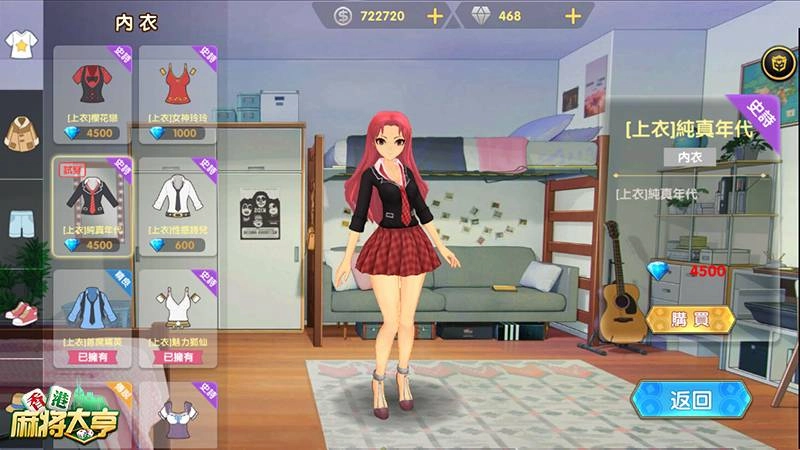Screen dimensions: 800x450
Task: Switch to the blue shorts category
Action: pos(20,221)
